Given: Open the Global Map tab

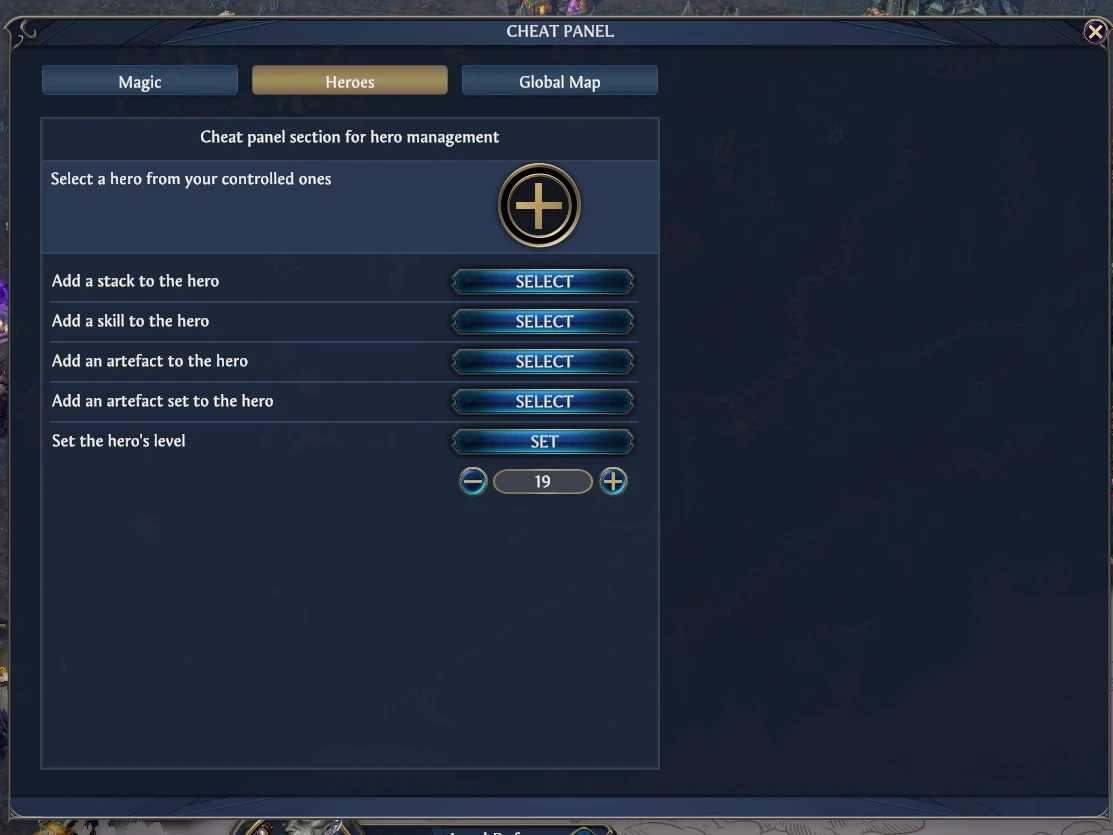Looking at the screenshot, I should coord(559,81).
